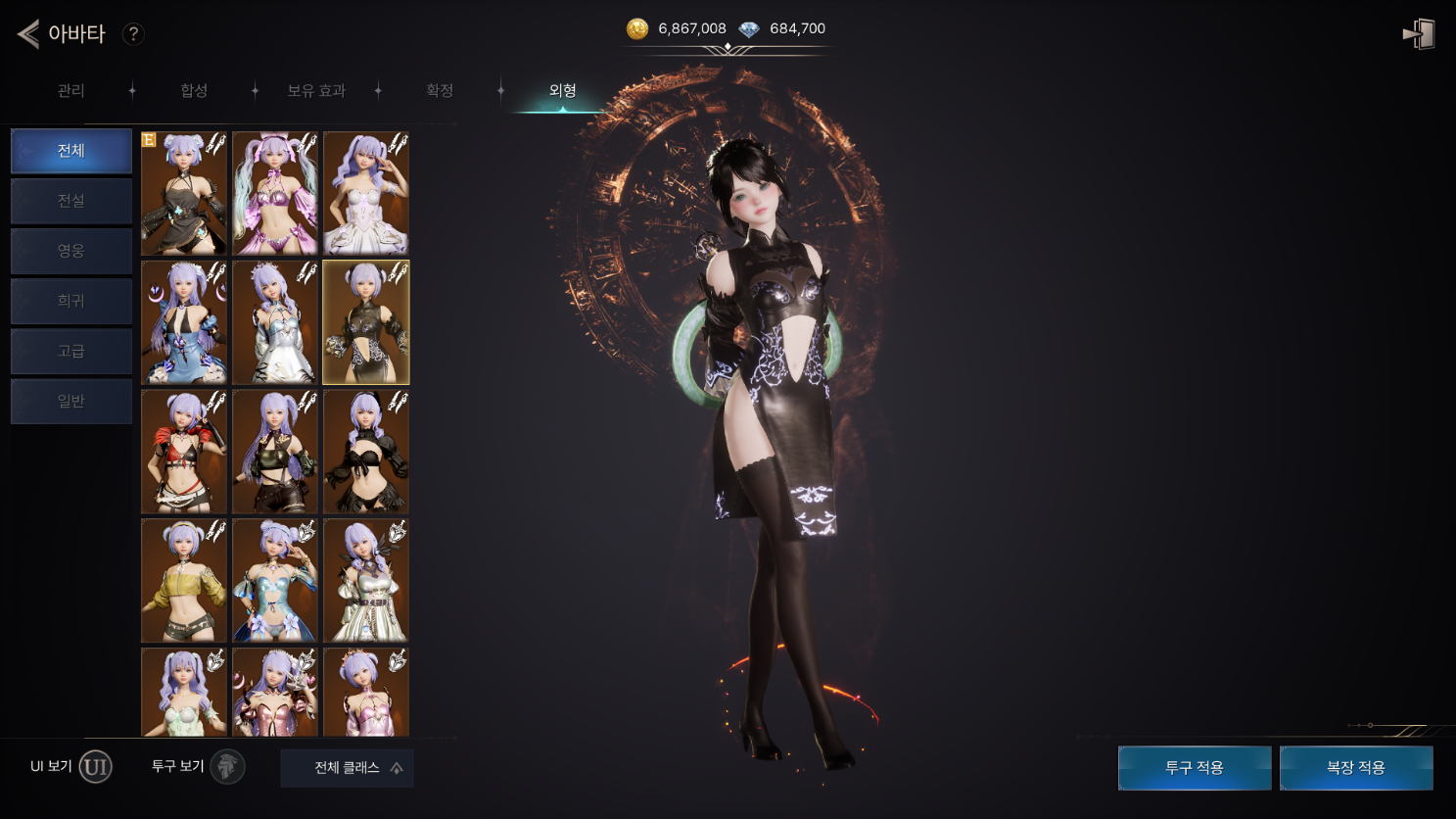Toggle the UI 보기 button
The image size is (1456, 819).
click(x=95, y=767)
